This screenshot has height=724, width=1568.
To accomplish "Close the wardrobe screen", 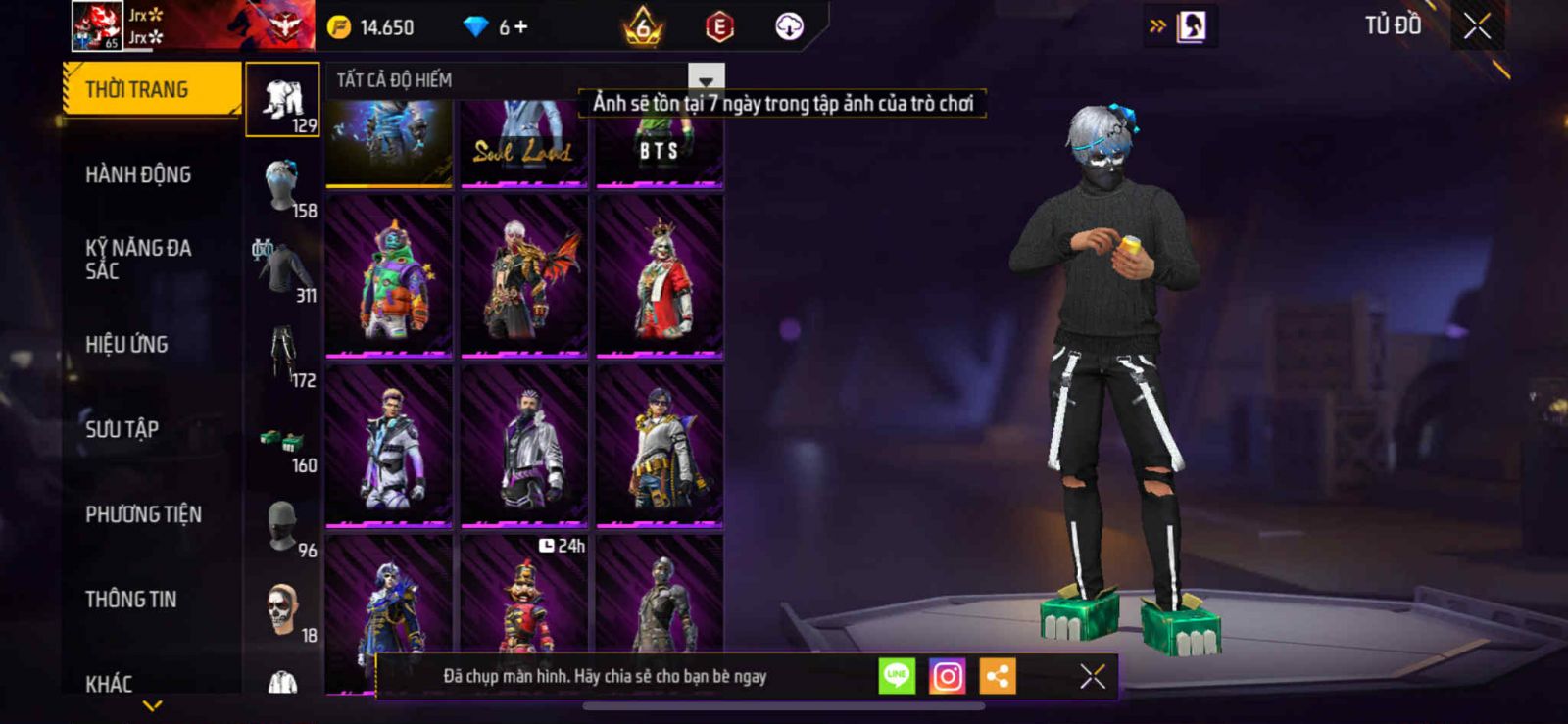I will pyautogui.click(x=1477, y=27).
